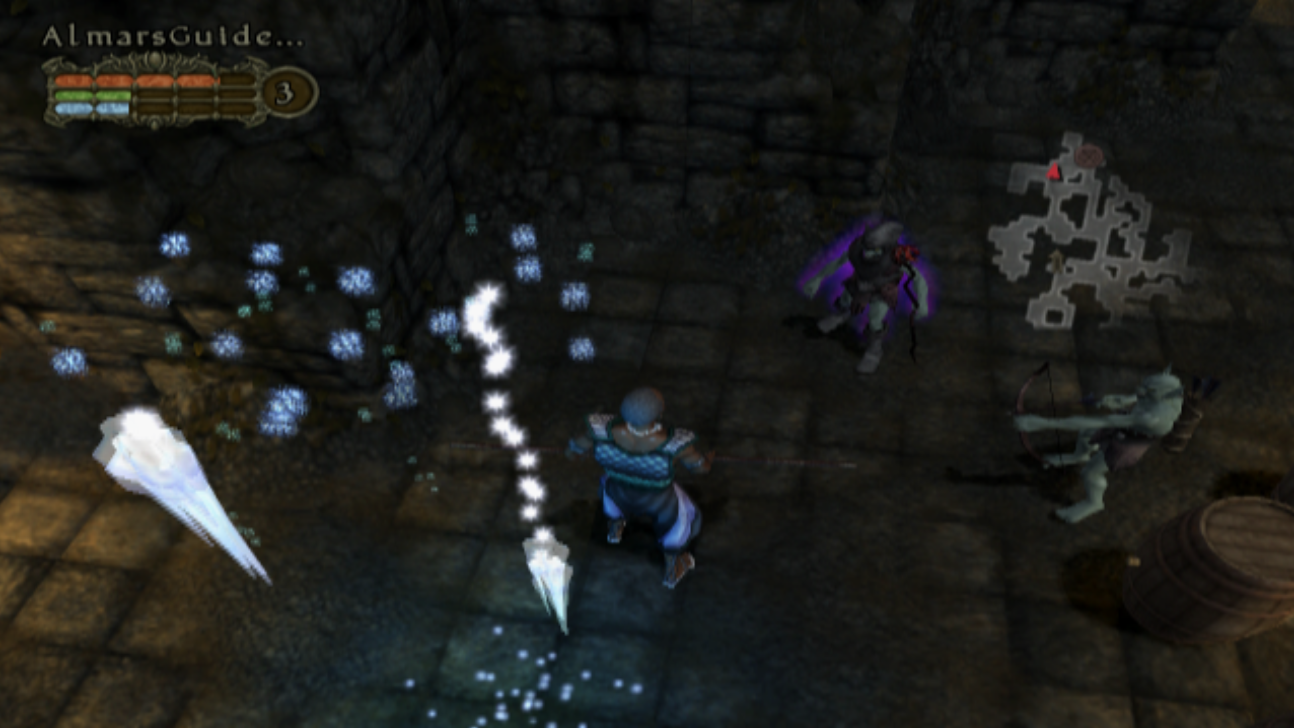Click the gold item marker on the minimap
The image size is (1294, 728).
point(1056,260)
